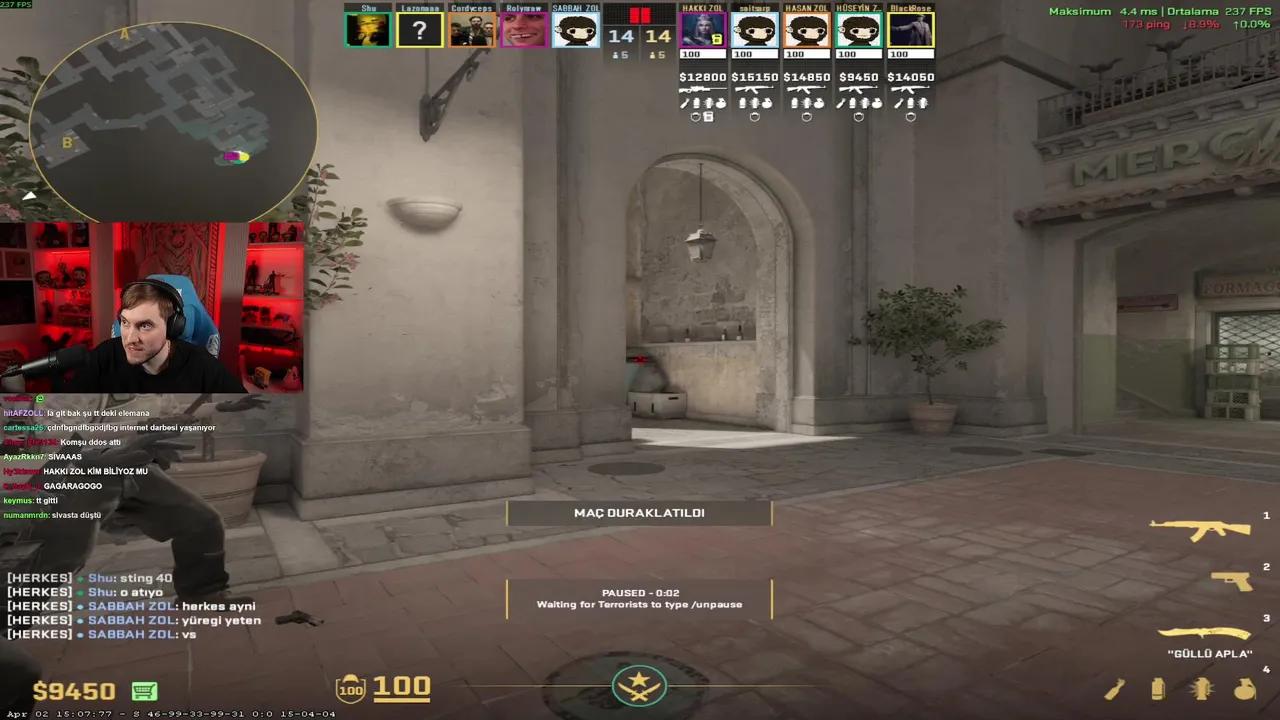This screenshot has width=1280, height=720.
Task: Click the CS:GO star emblem at bottom center
Action: coord(639,684)
